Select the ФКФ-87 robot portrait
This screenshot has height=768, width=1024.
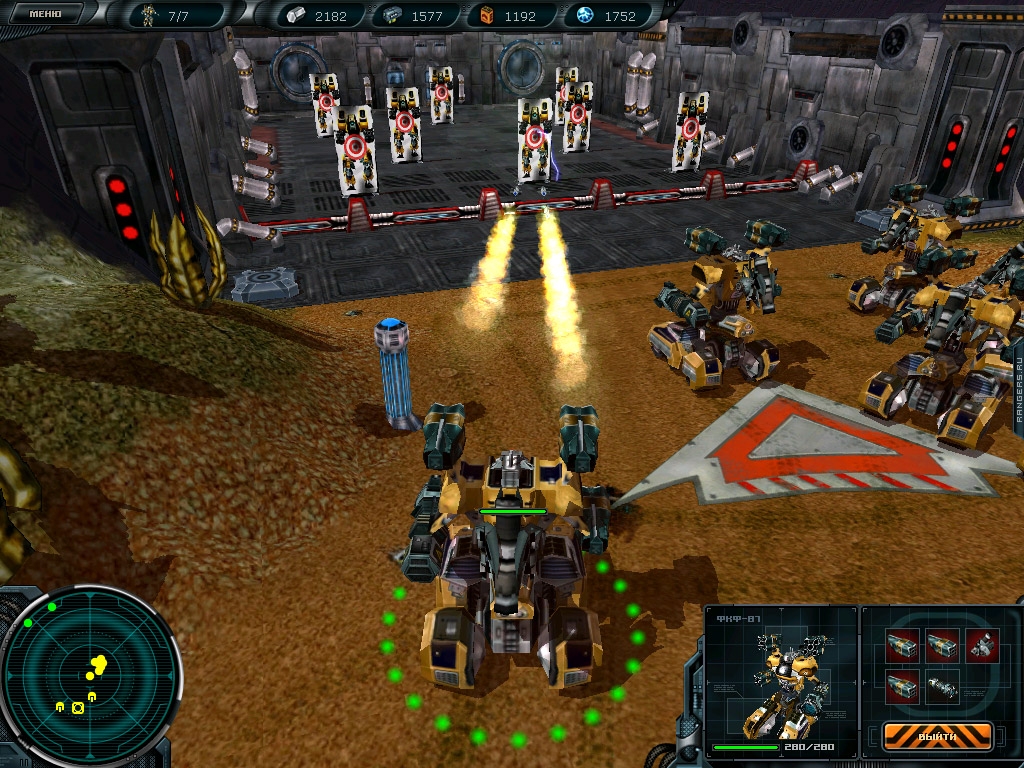point(781,680)
